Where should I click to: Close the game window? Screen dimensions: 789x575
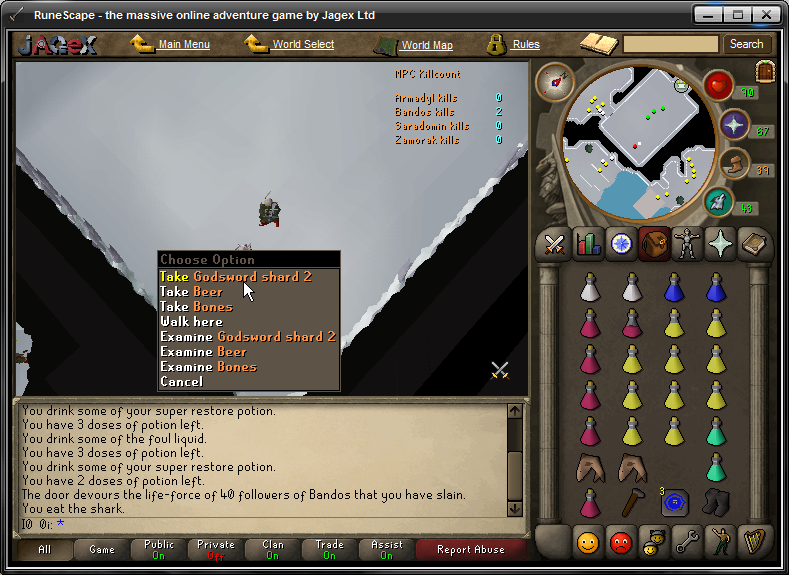(x=765, y=15)
